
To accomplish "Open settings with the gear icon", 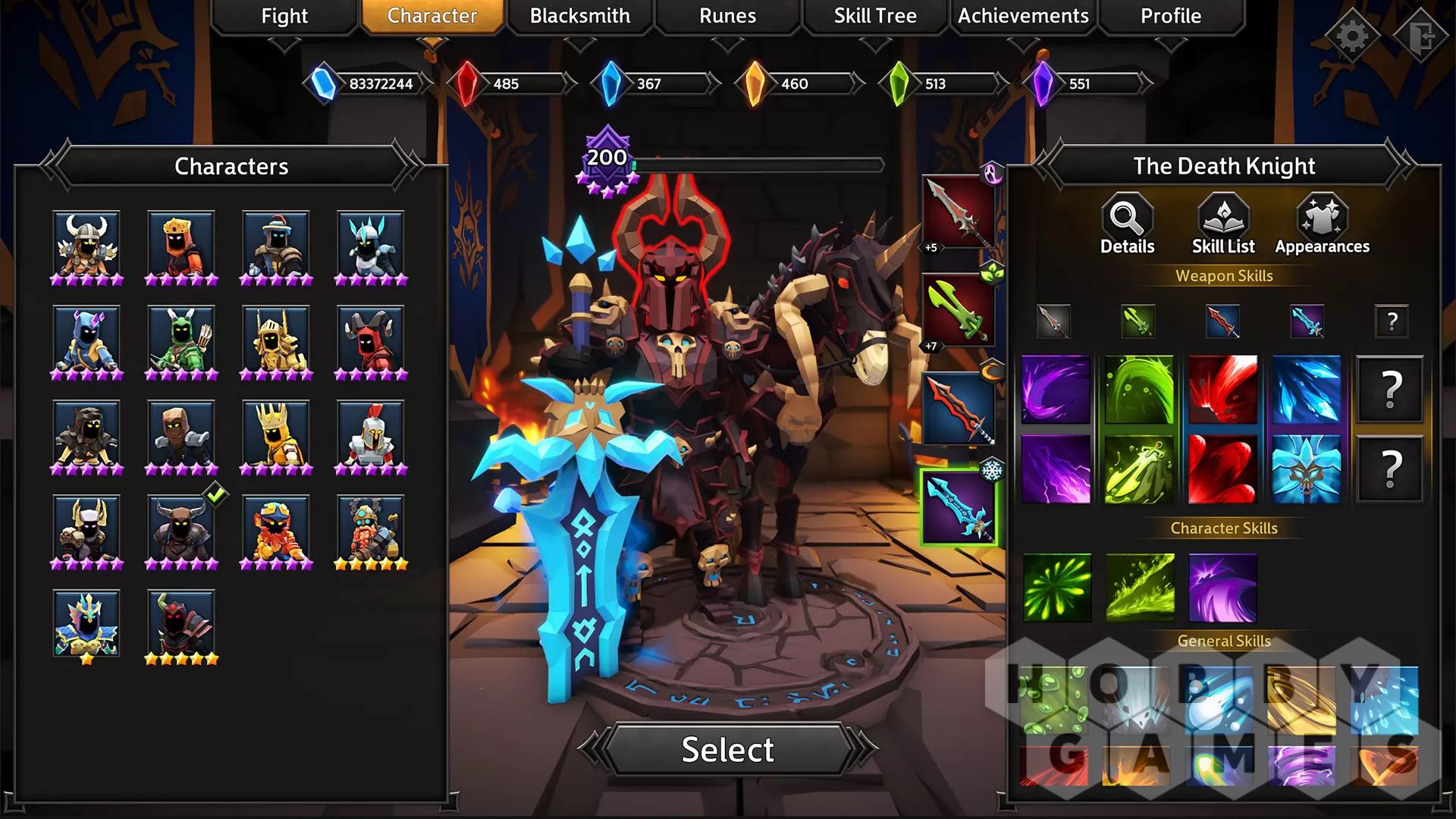I will click(x=1352, y=35).
